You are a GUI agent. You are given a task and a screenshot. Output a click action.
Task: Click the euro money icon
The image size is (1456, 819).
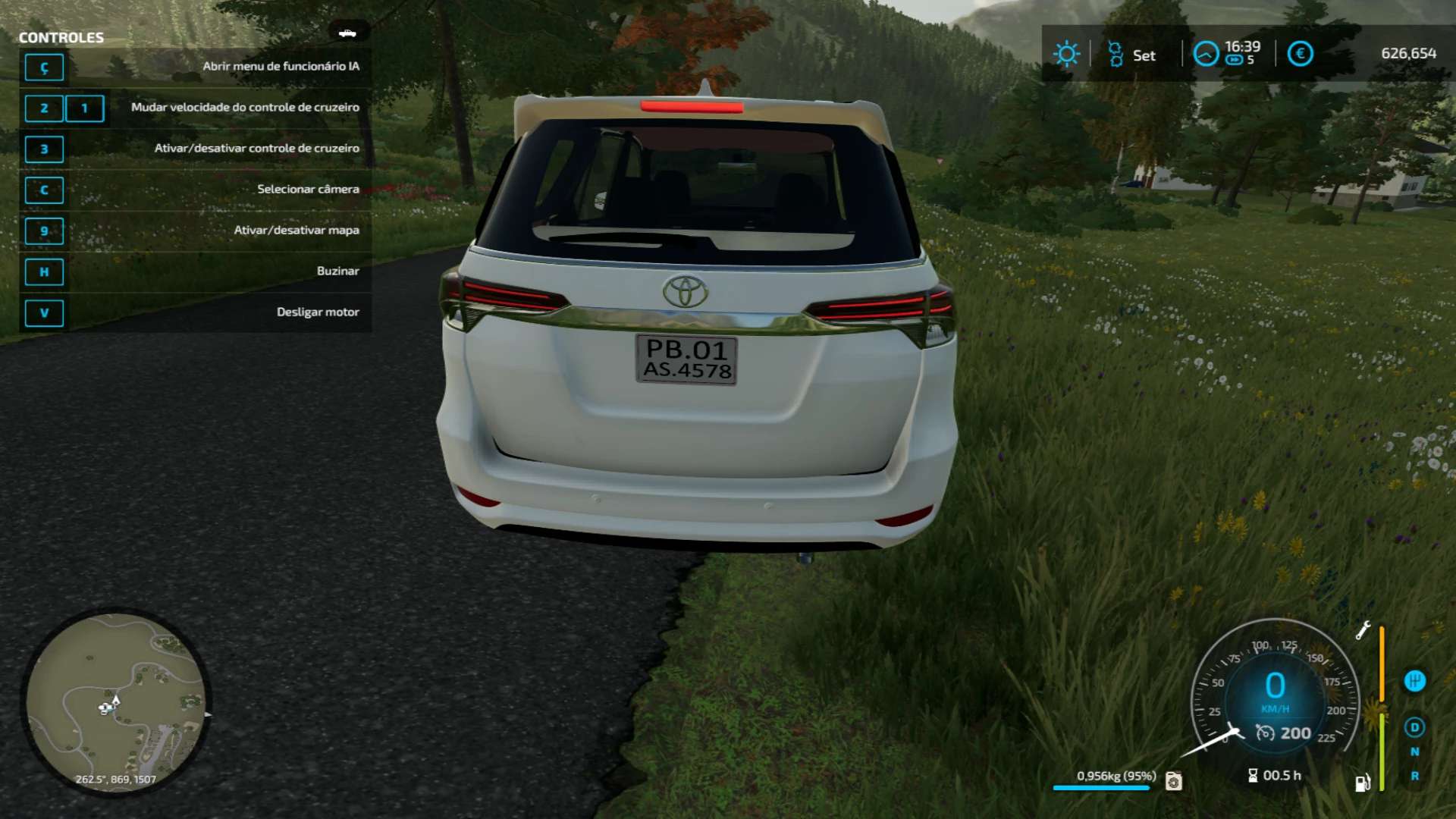coord(1300,54)
